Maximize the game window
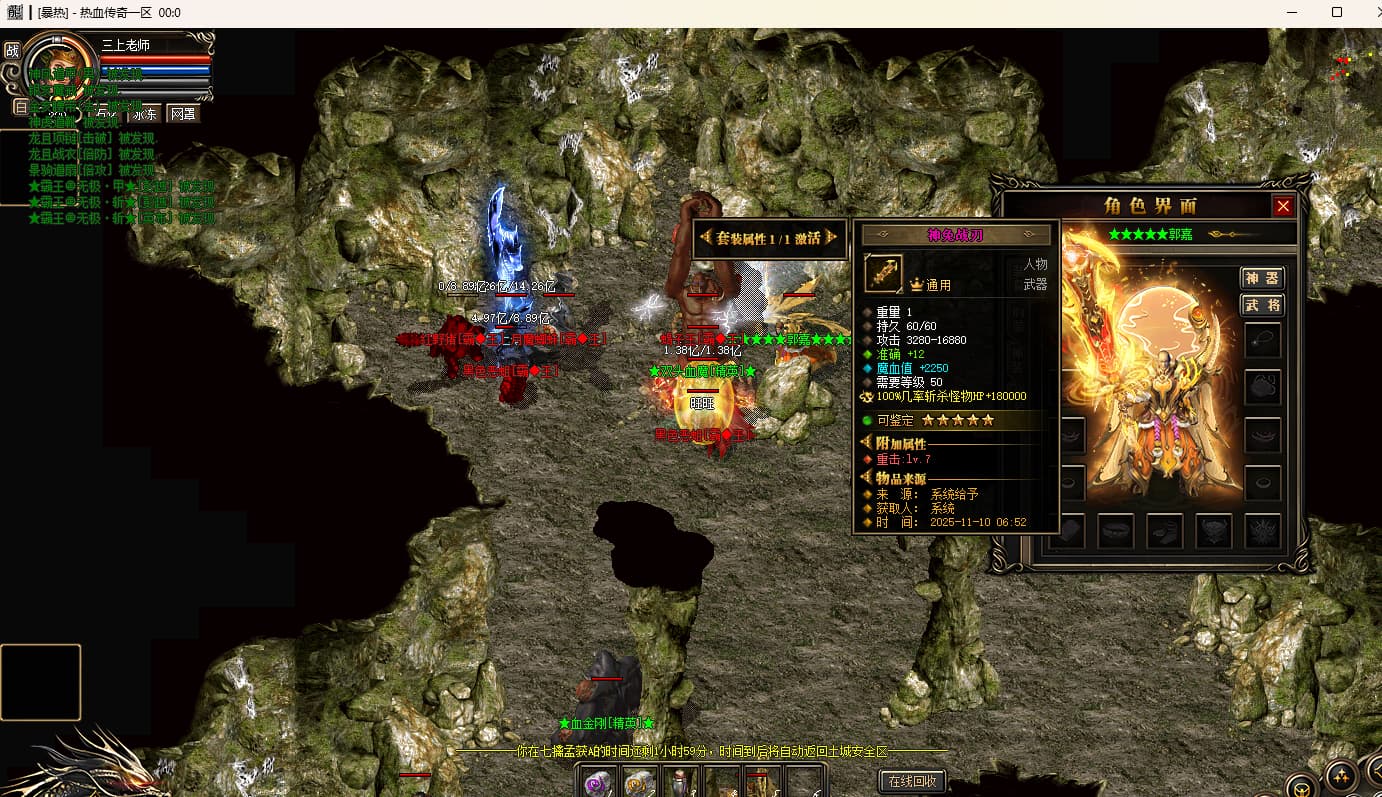The width and height of the screenshot is (1382, 797). [x=1336, y=13]
